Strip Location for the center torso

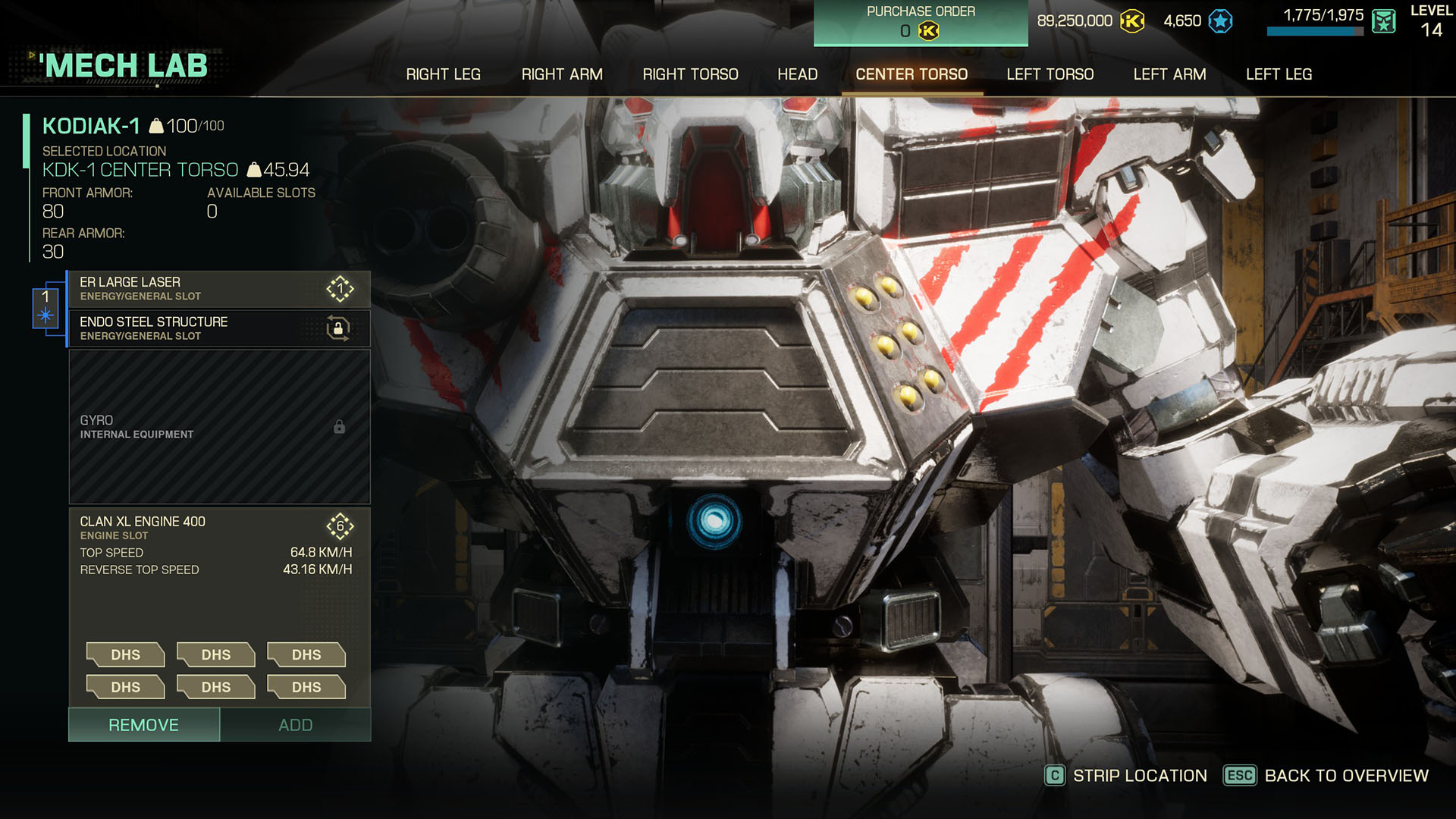(1127, 776)
